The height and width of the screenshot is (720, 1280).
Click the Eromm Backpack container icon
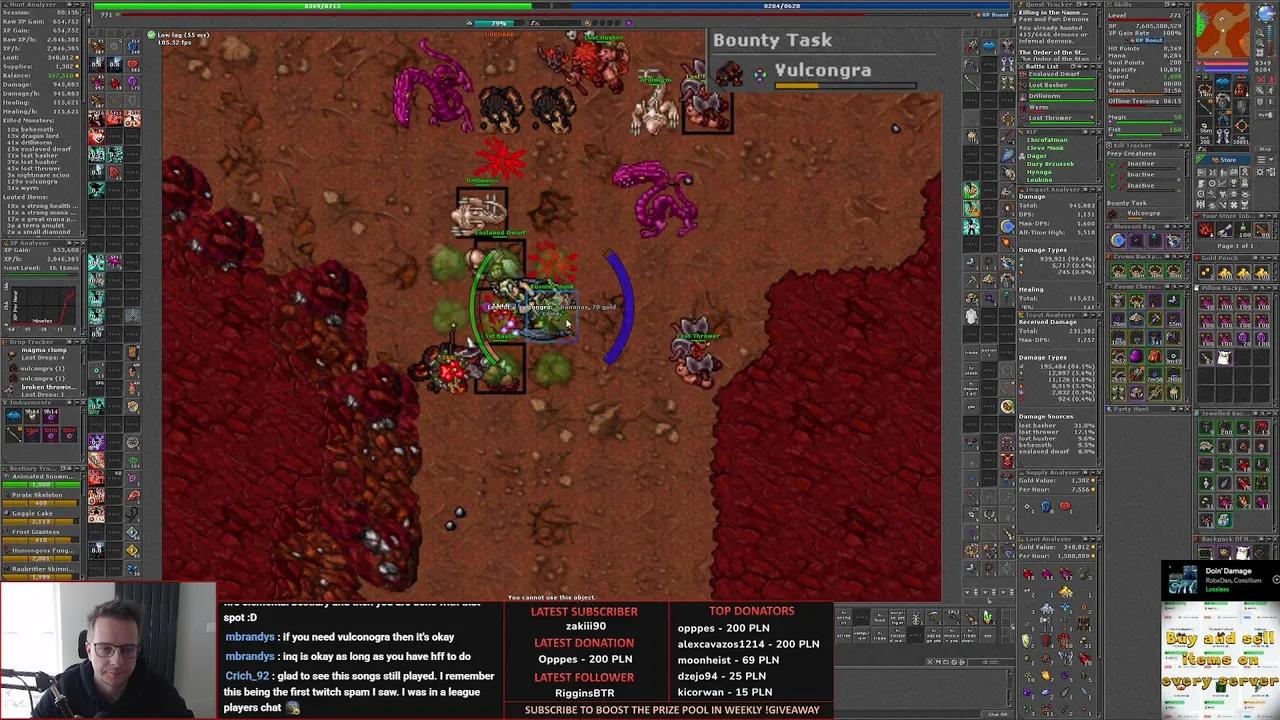click(x=1109, y=257)
